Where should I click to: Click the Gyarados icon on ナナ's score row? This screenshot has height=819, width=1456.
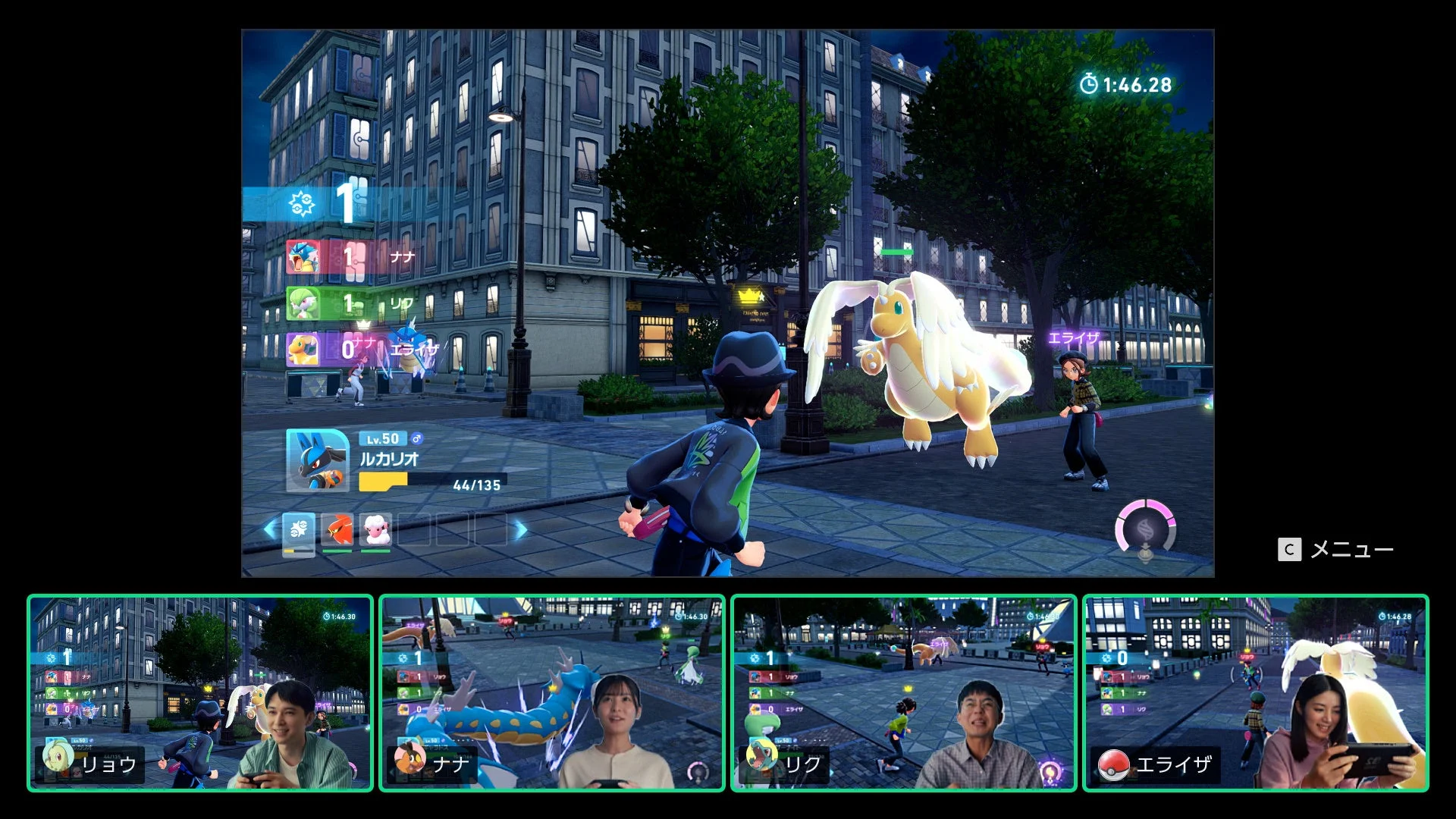[303, 258]
